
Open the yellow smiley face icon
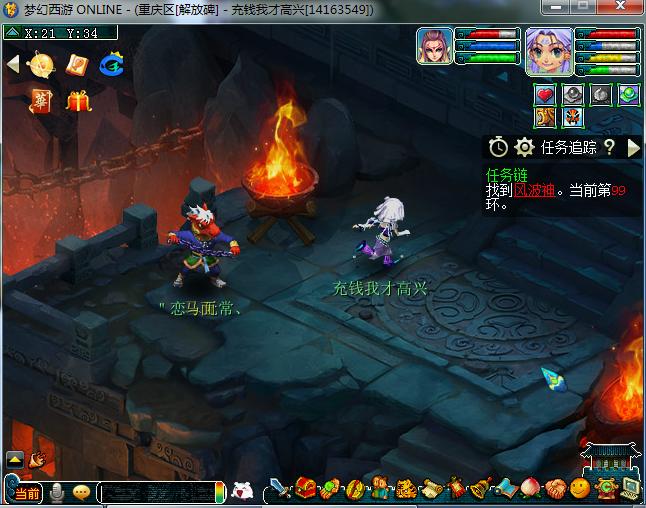click(x=580, y=490)
